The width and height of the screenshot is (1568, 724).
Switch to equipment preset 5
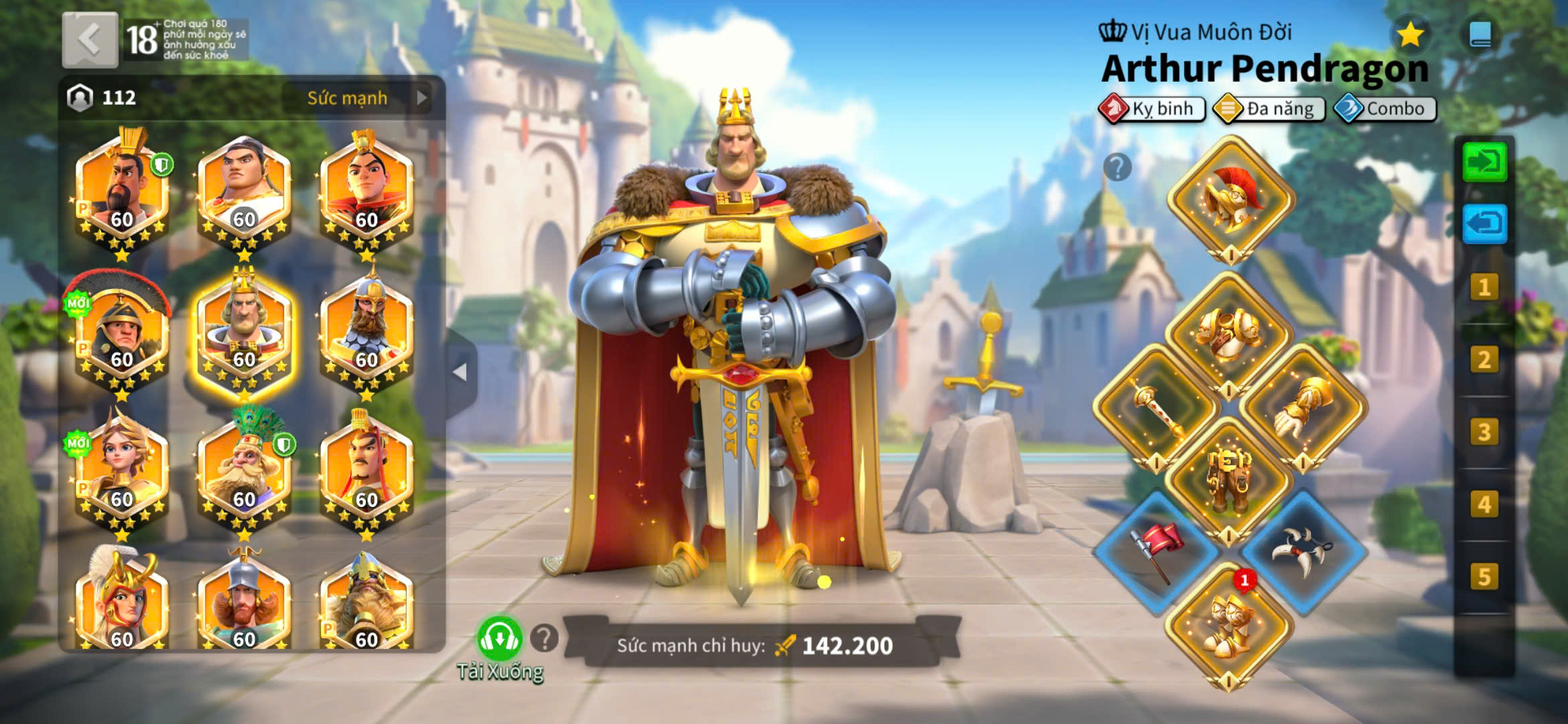click(1484, 577)
